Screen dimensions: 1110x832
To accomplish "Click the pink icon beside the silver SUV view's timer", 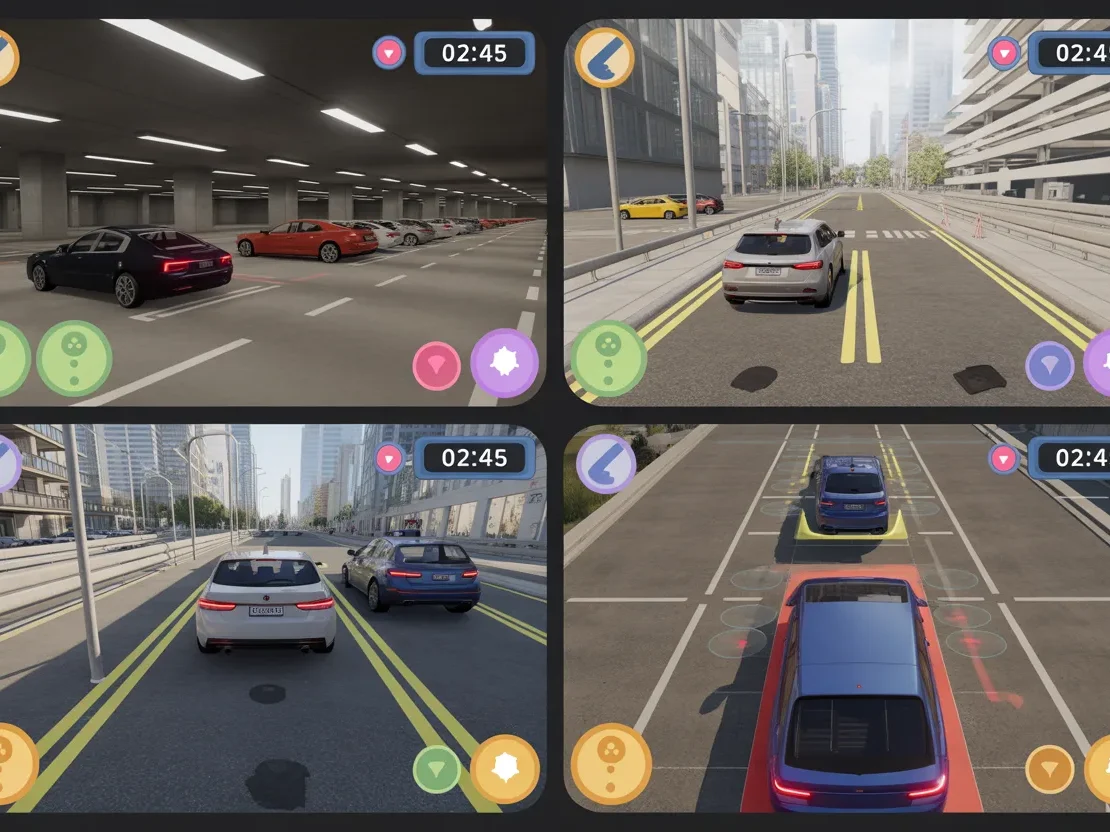I will click(1004, 52).
